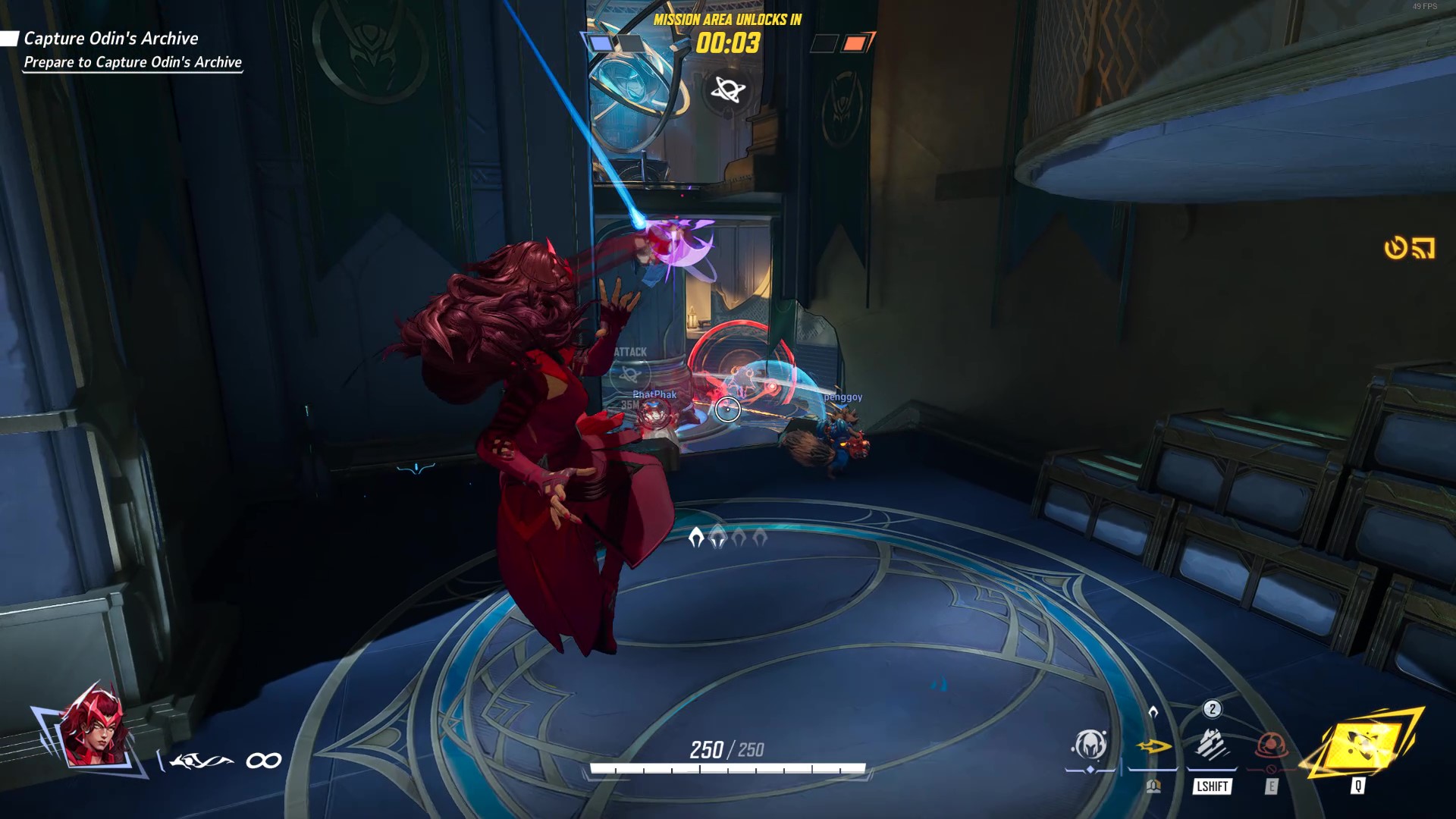Click the helmet team-up ability icon
The height and width of the screenshot is (819, 1456).
(x=1090, y=745)
